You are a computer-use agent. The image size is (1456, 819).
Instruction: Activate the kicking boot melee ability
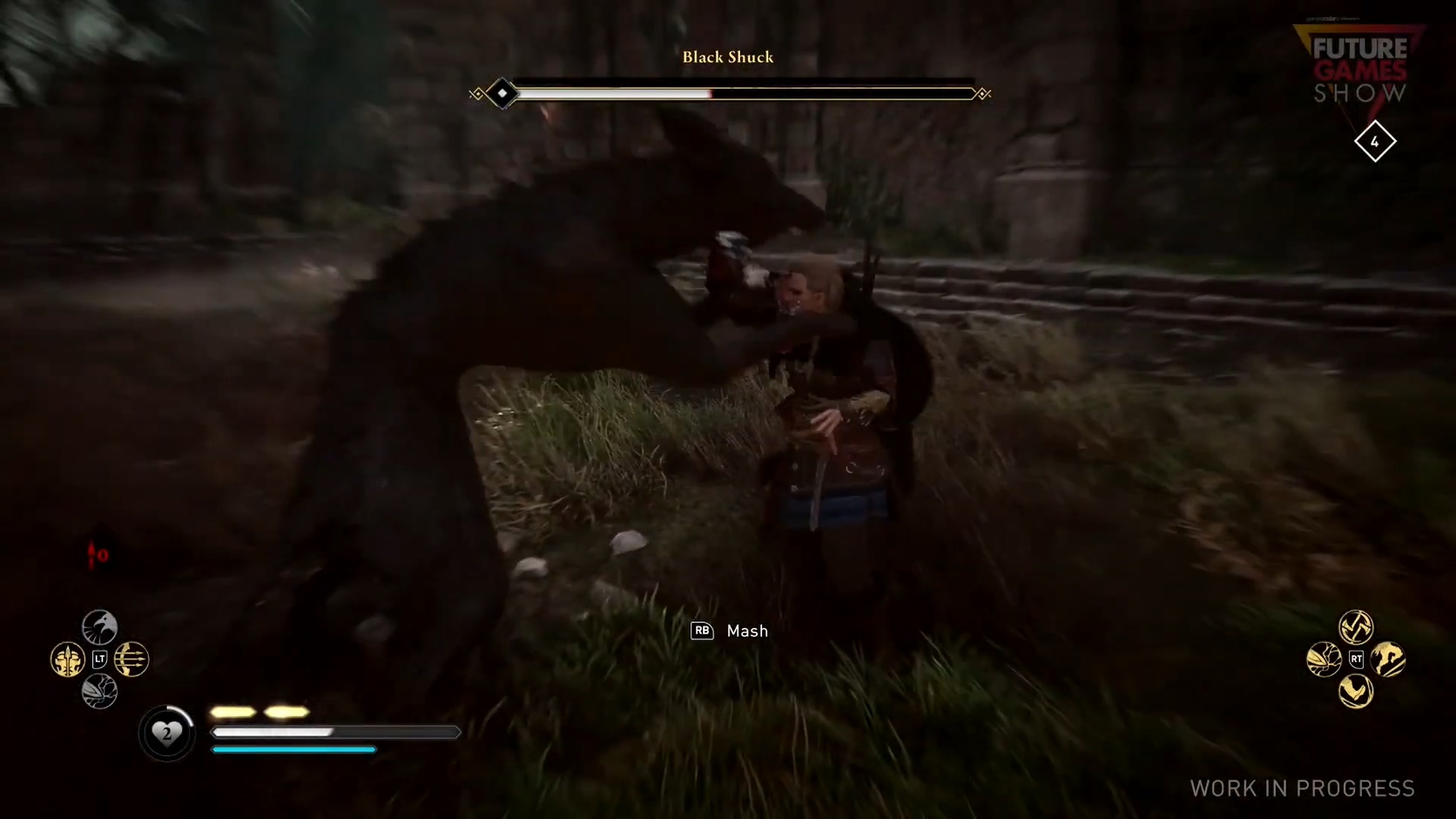[1356, 692]
